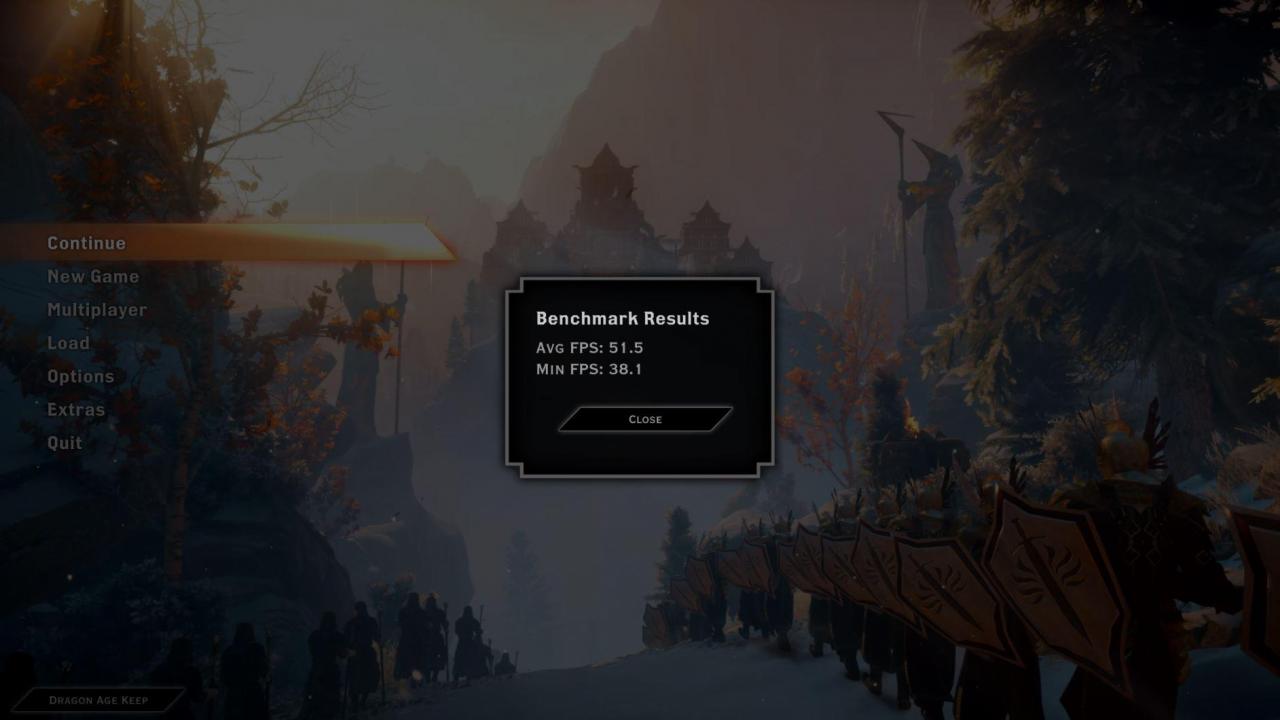This screenshot has width=1280, height=720.
Task: Activate the Options entry in the sidebar
Action: coord(80,376)
